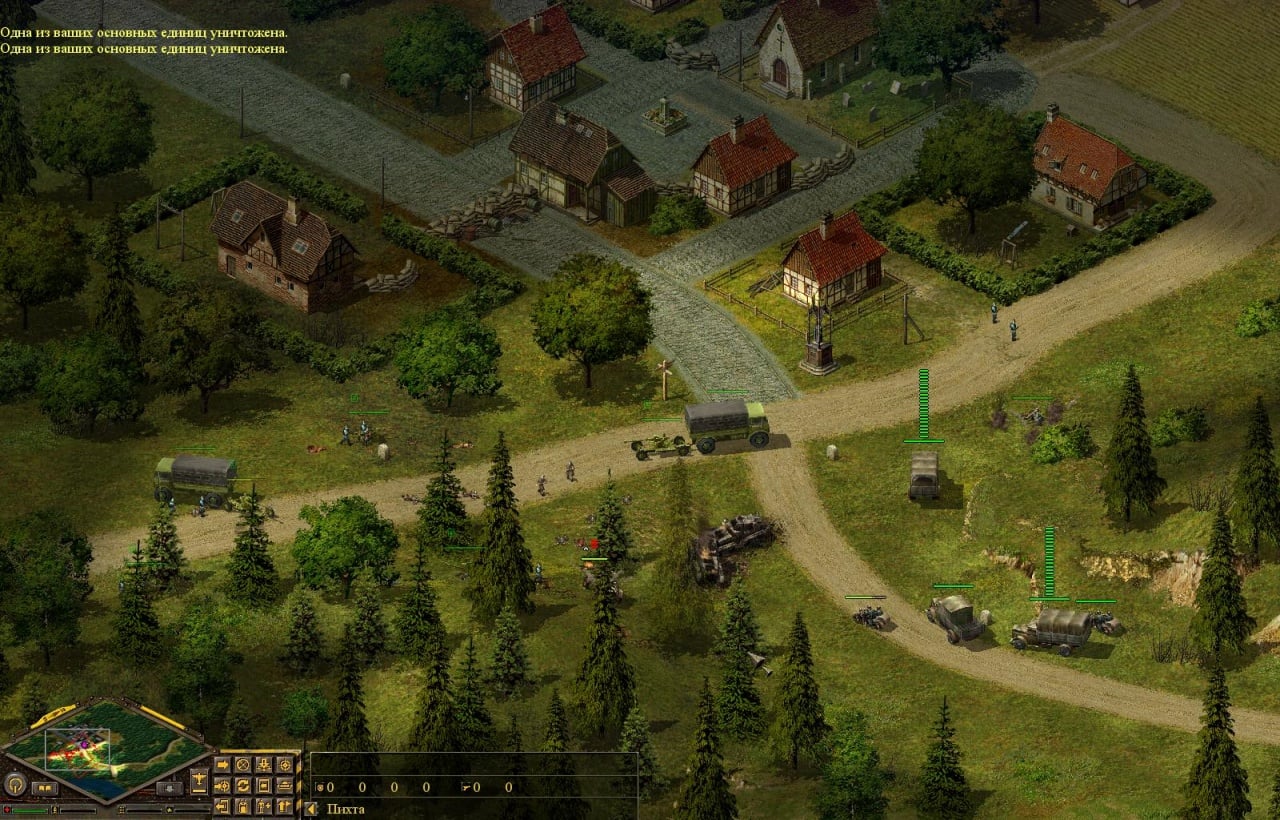Choose the framed-square formation command button

[264, 786]
